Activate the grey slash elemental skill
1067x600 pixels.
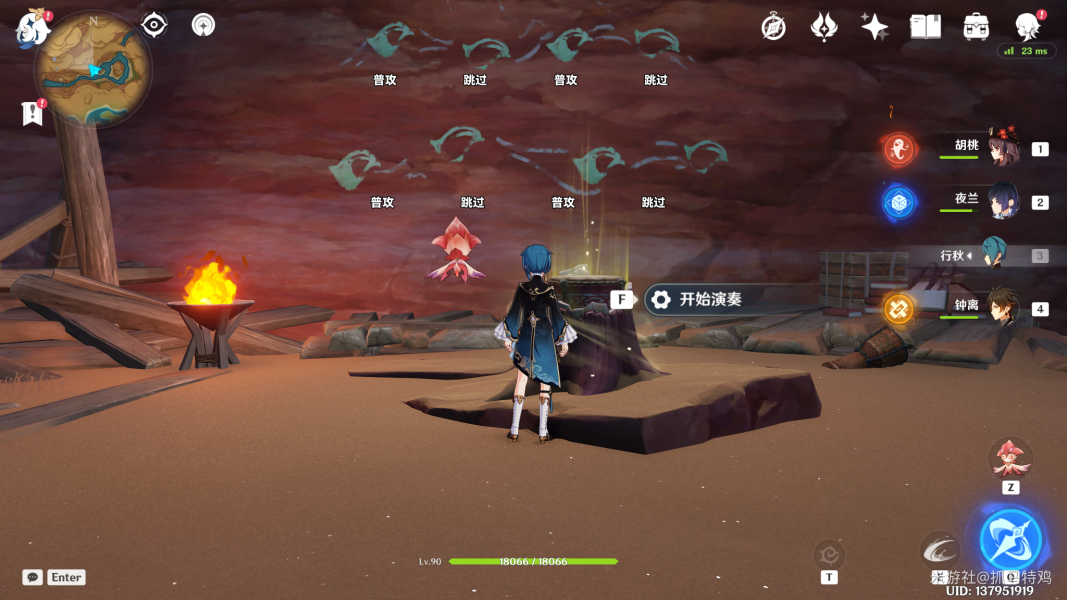click(939, 548)
